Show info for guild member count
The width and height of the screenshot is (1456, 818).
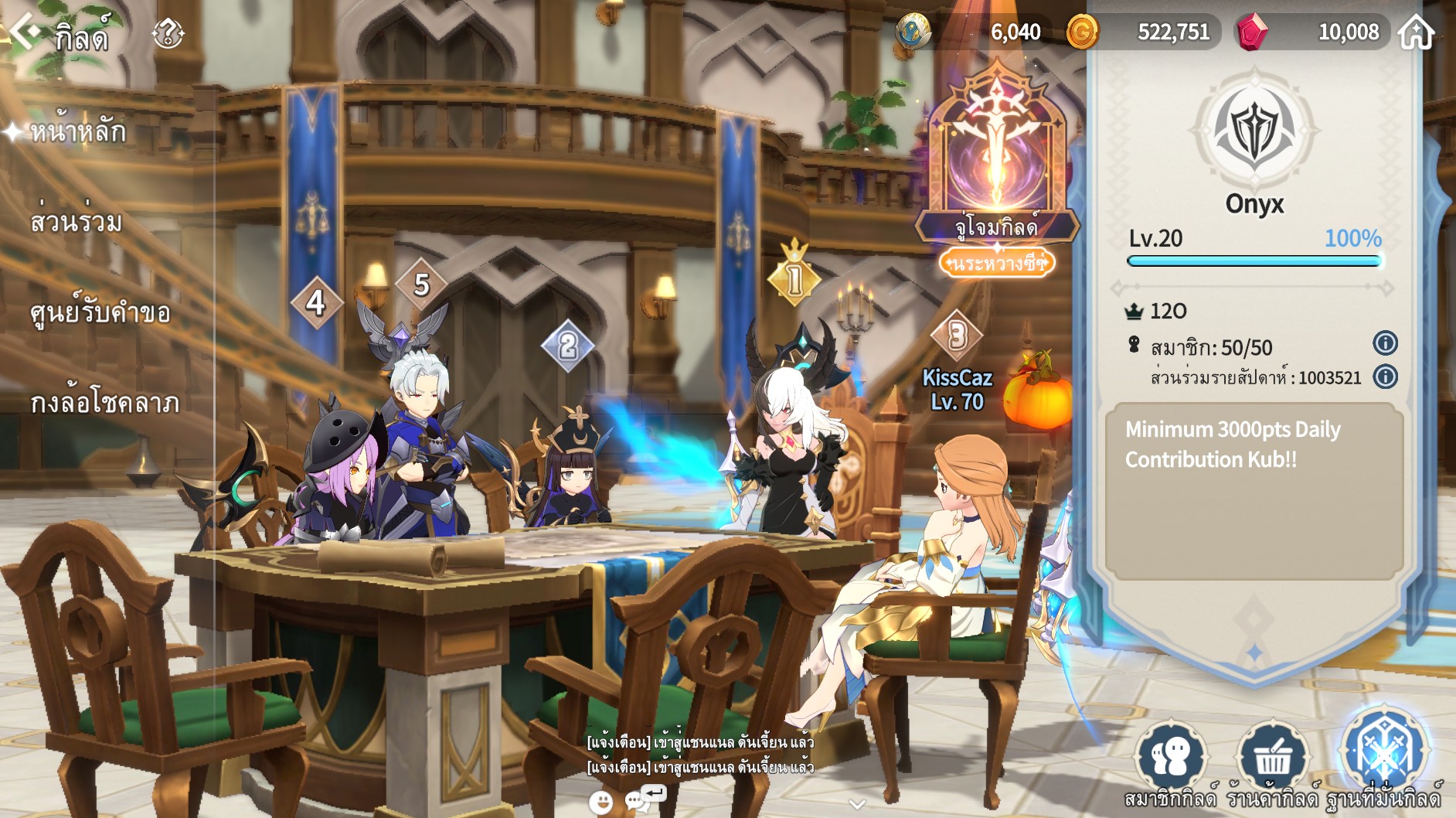(1385, 343)
